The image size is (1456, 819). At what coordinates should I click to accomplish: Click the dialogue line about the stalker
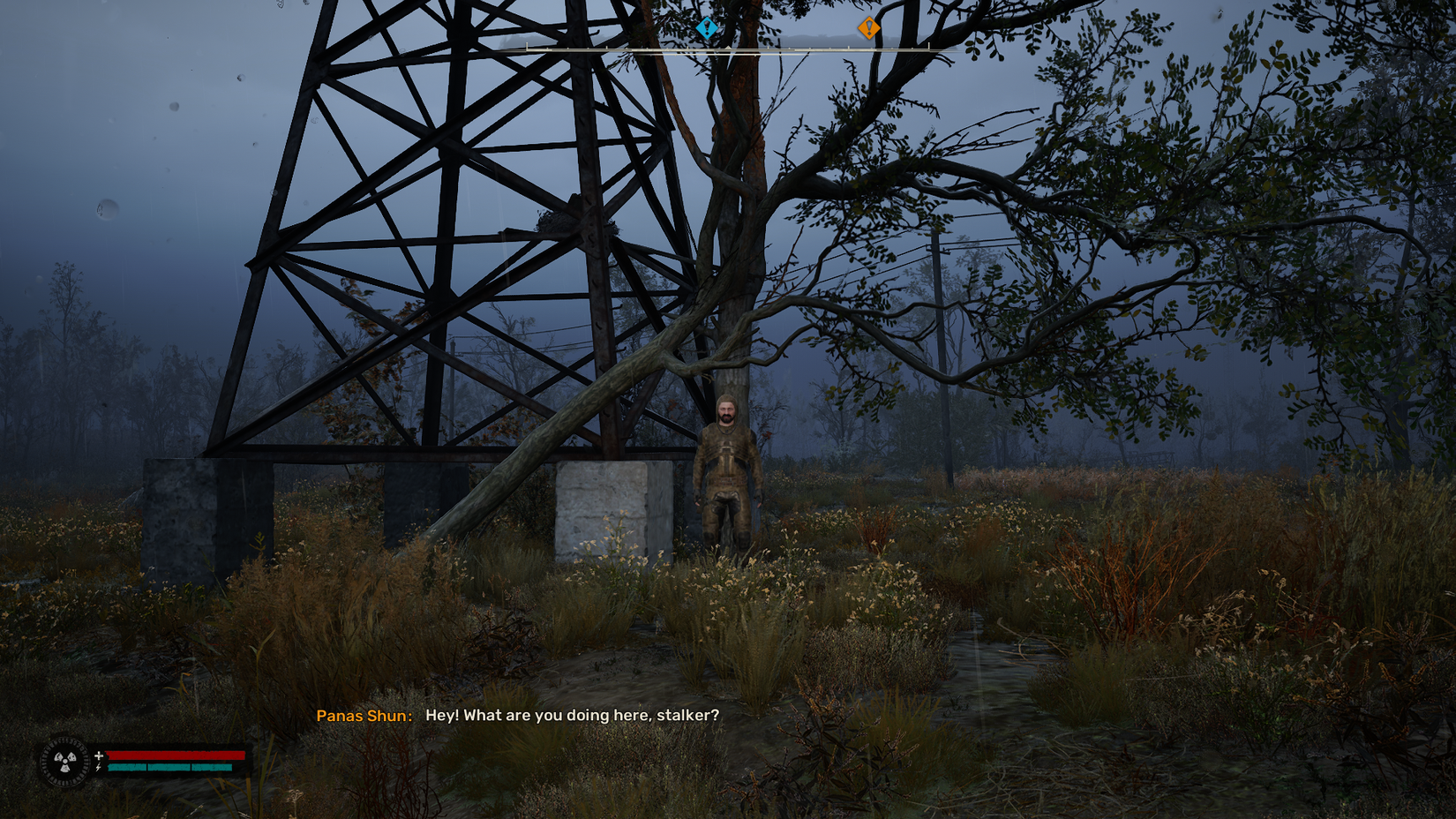click(572, 717)
